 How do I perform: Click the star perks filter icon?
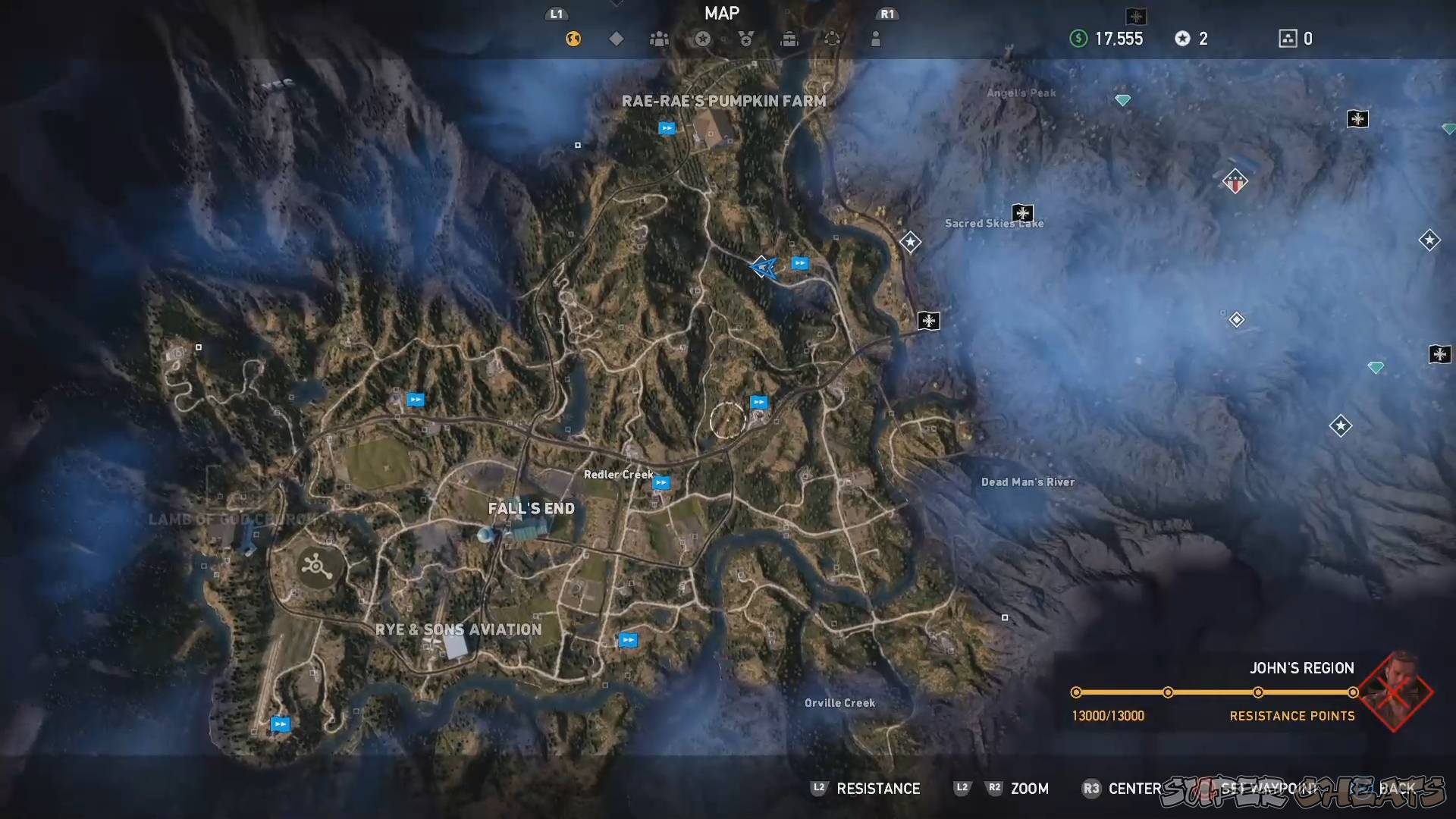pos(702,39)
